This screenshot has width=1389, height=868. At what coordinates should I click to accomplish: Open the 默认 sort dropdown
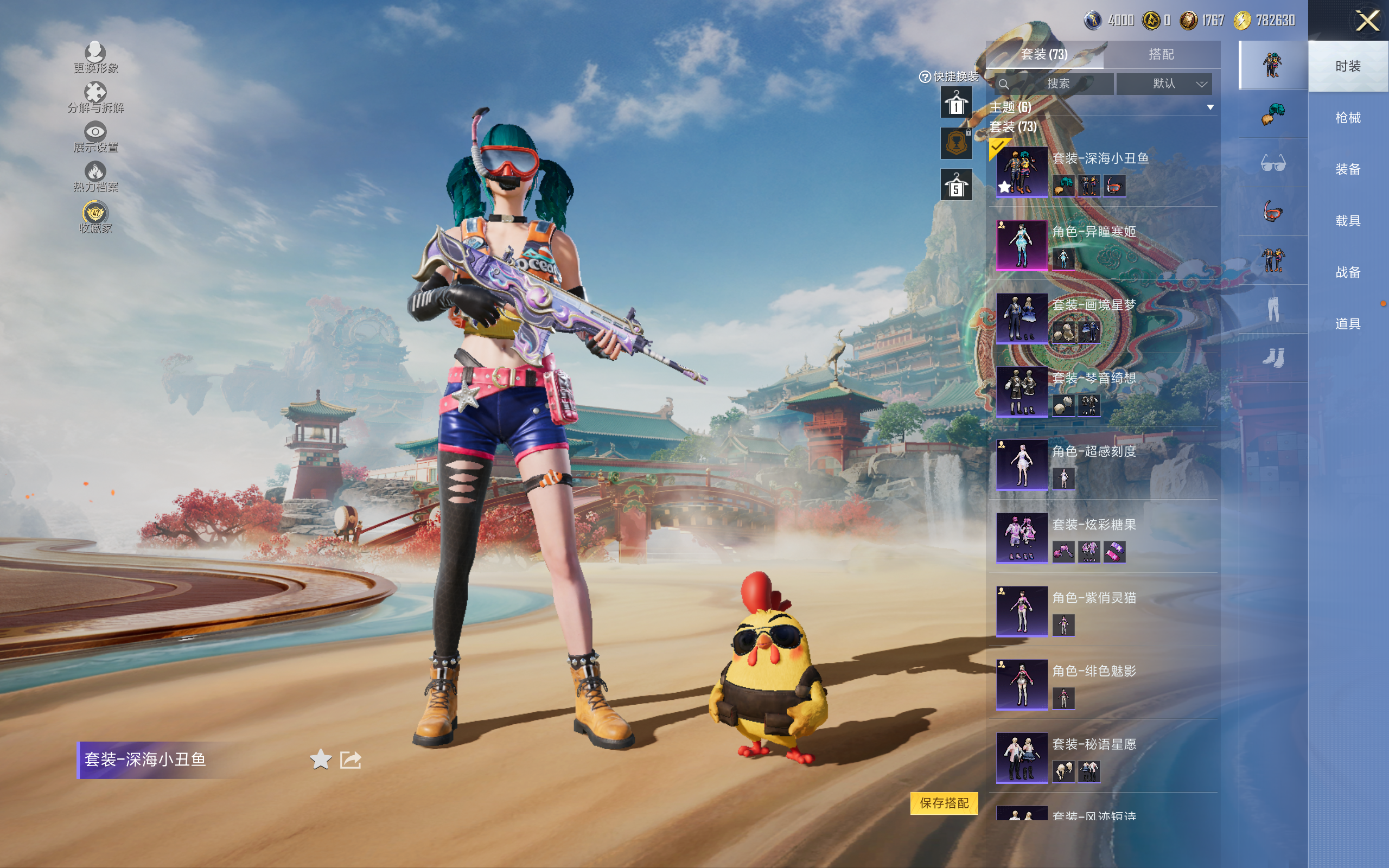click(x=1164, y=84)
